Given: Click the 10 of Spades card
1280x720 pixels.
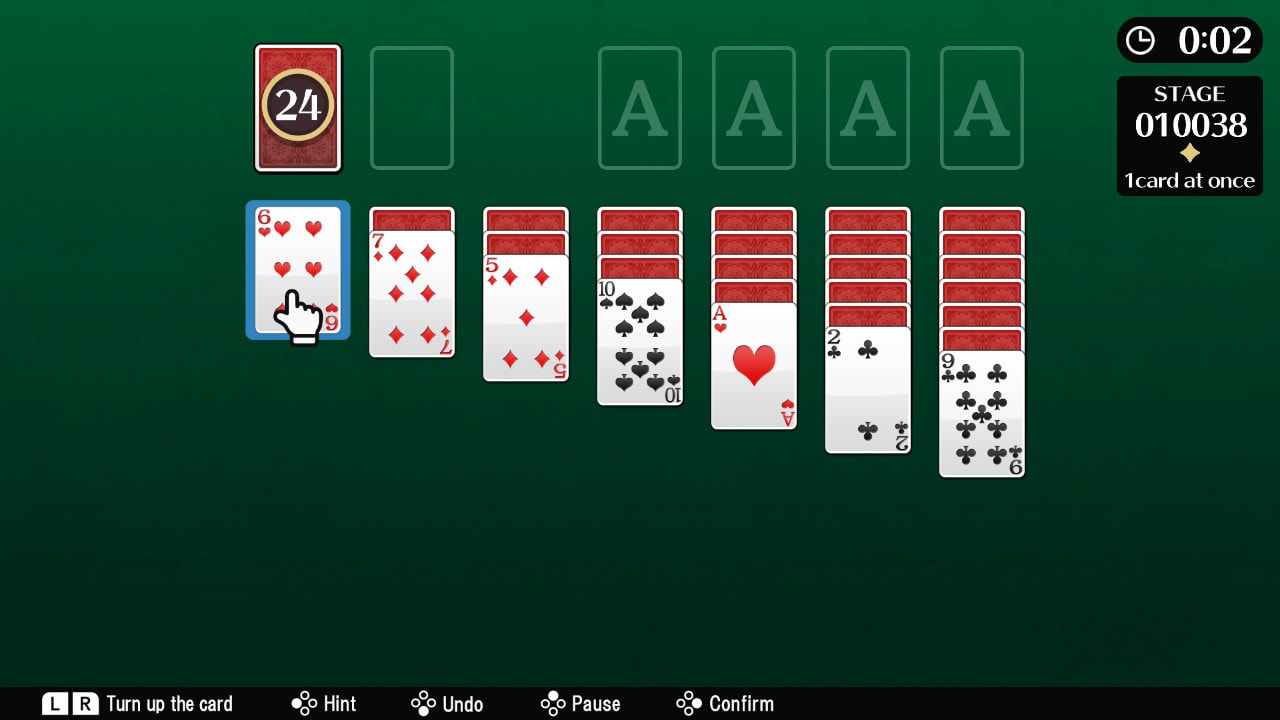Looking at the screenshot, I should (639, 340).
